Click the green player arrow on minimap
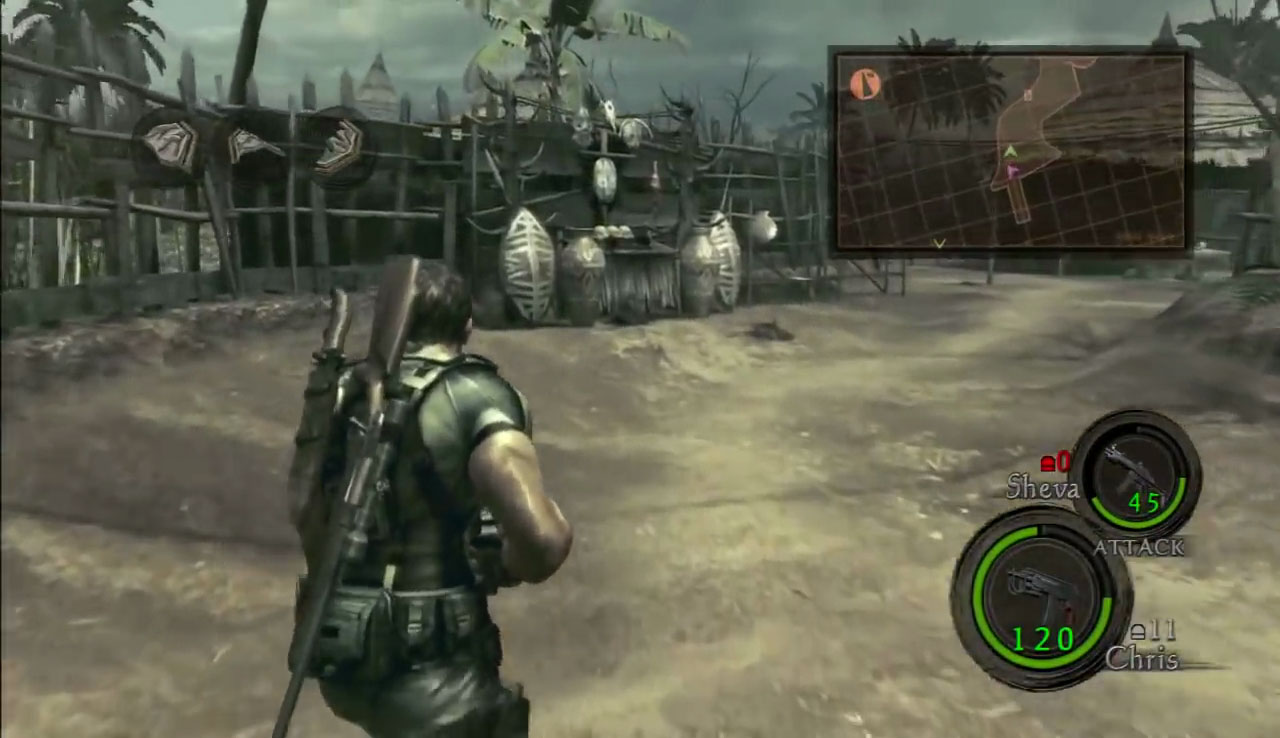Image resolution: width=1280 pixels, height=738 pixels. tap(1010, 152)
